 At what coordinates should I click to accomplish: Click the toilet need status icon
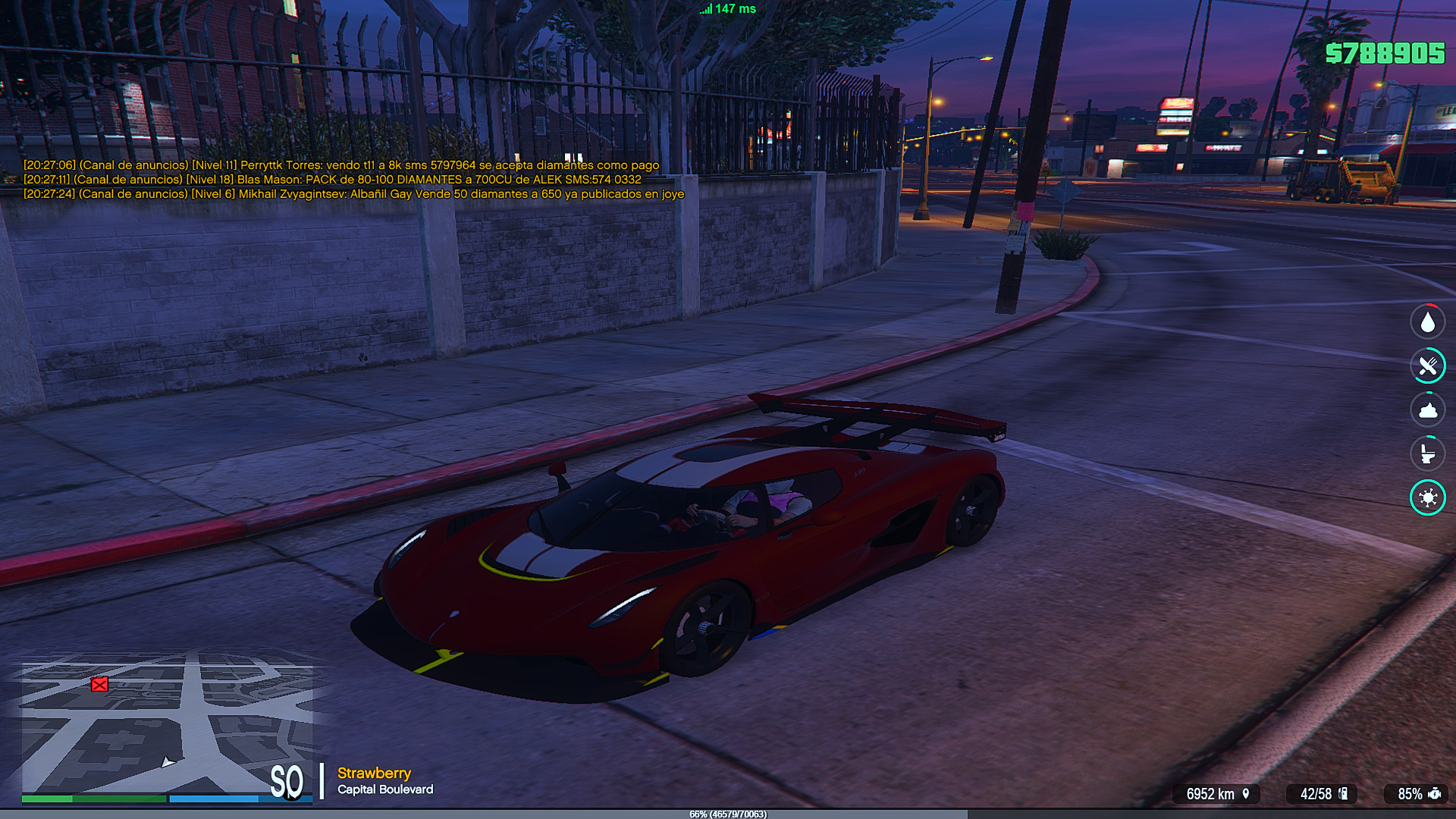(x=1427, y=454)
